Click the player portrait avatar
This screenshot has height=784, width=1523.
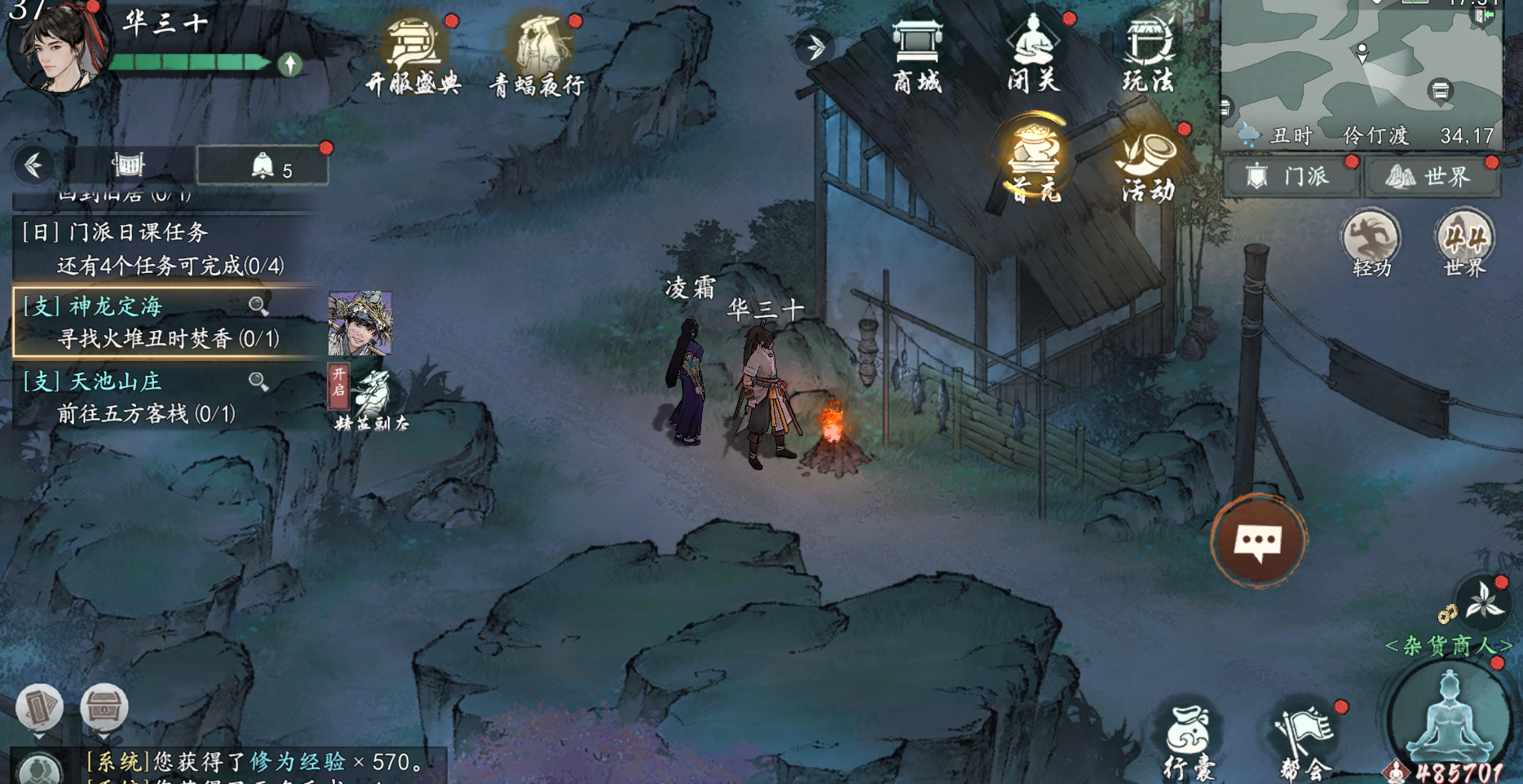tap(59, 46)
